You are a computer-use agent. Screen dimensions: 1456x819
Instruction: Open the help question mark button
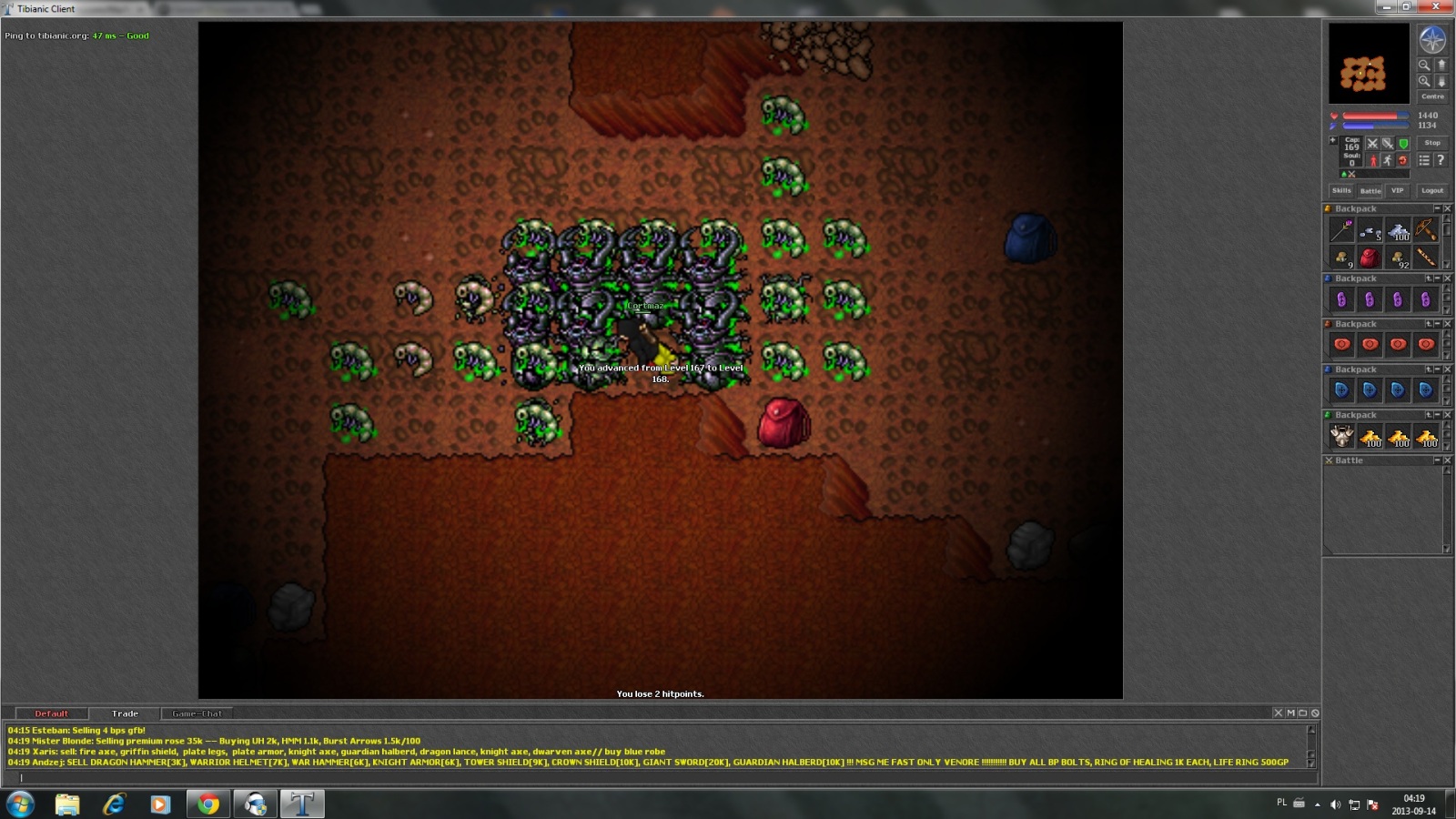1441,160
